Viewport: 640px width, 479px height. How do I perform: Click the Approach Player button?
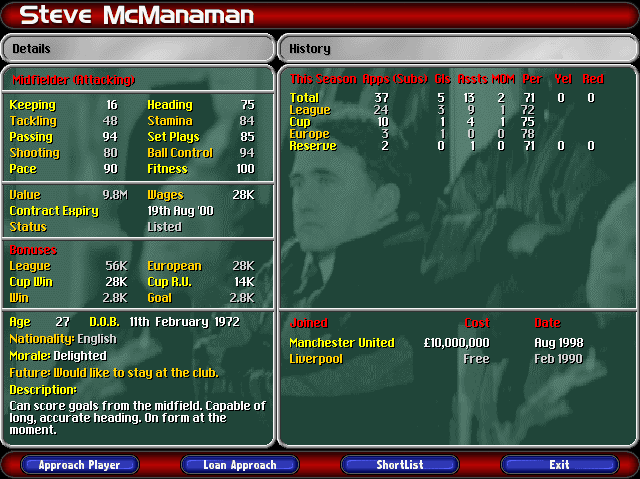tap(79, 465)
